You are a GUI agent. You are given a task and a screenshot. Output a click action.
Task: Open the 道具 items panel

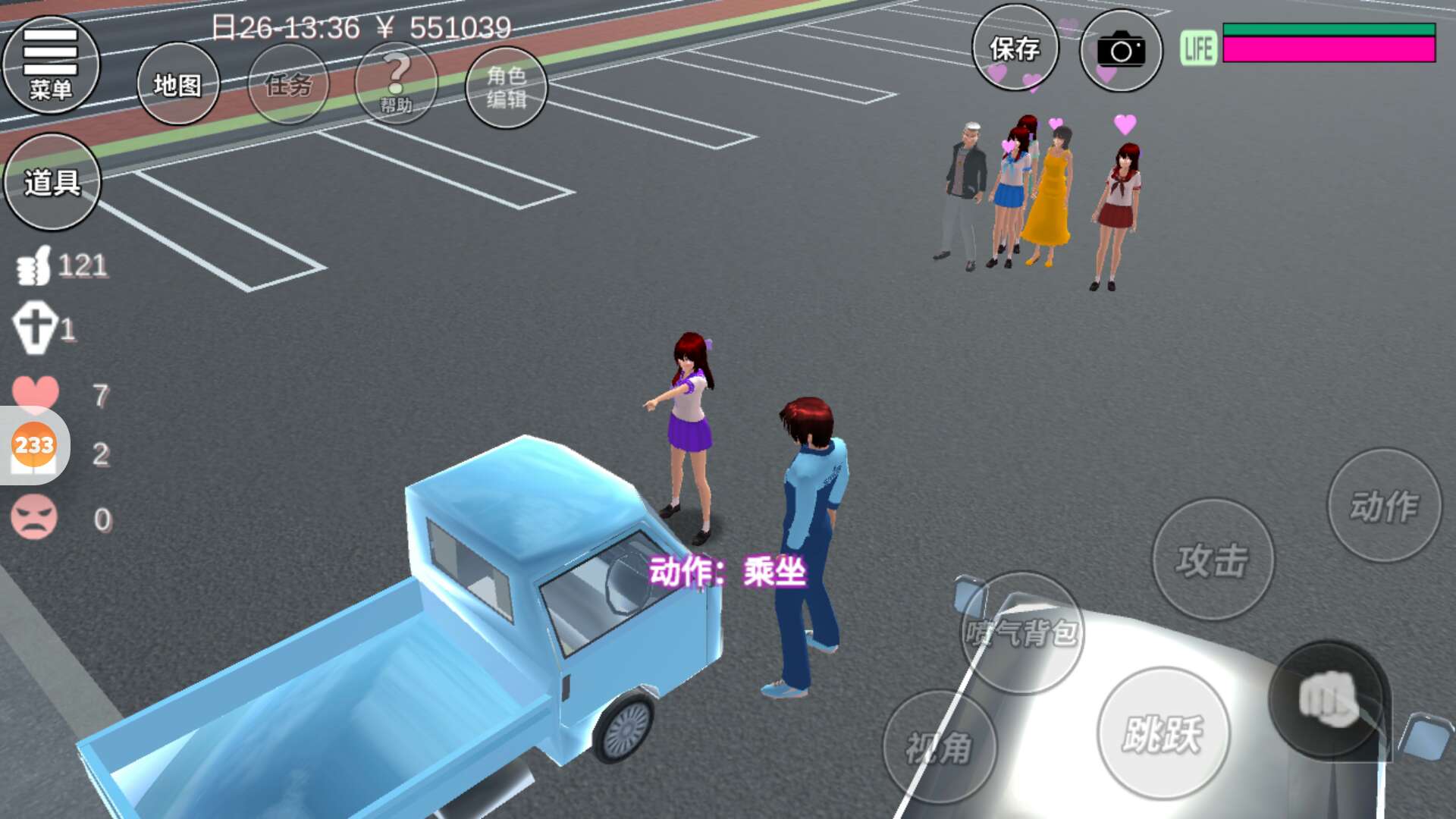click(x=52, y=182)
